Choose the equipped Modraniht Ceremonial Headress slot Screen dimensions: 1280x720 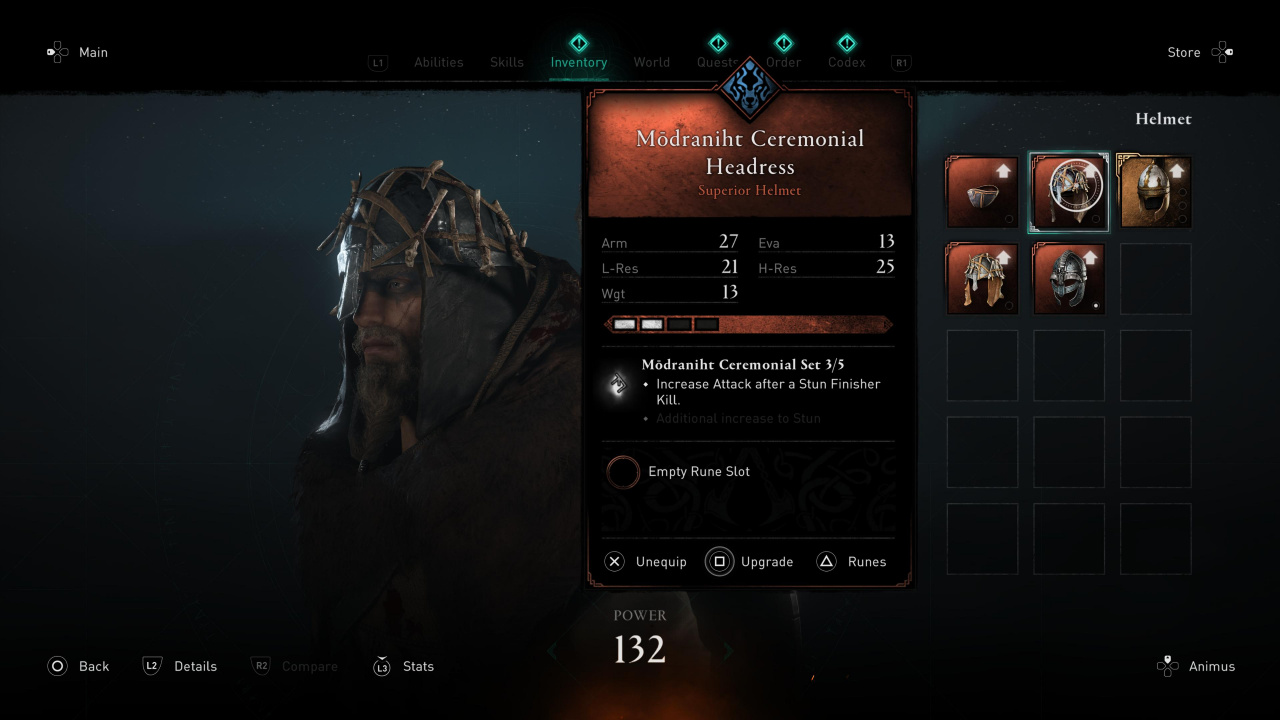point(1069,192)
